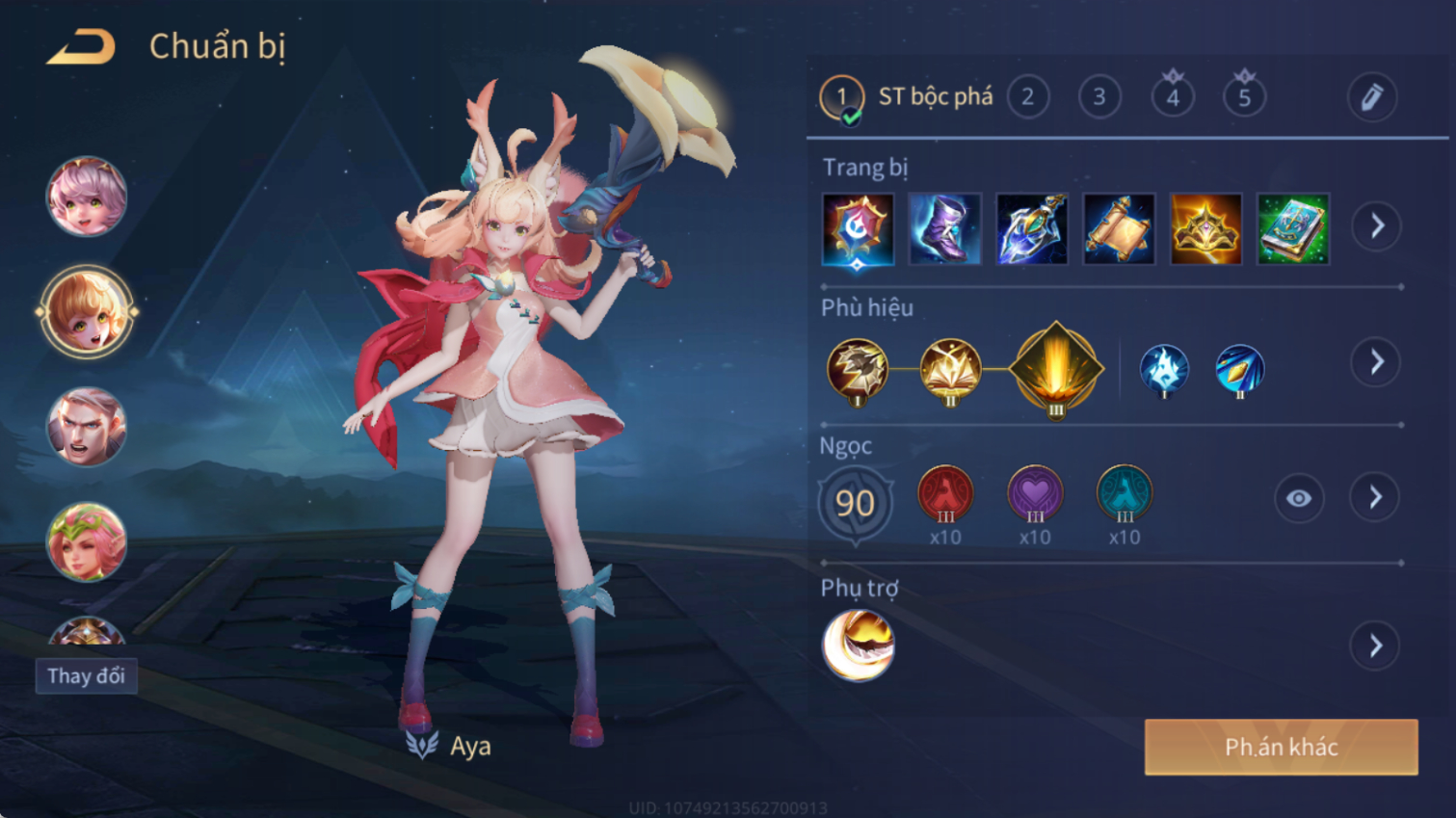Select the large golden flame badge

click(x=1056, y=368)
